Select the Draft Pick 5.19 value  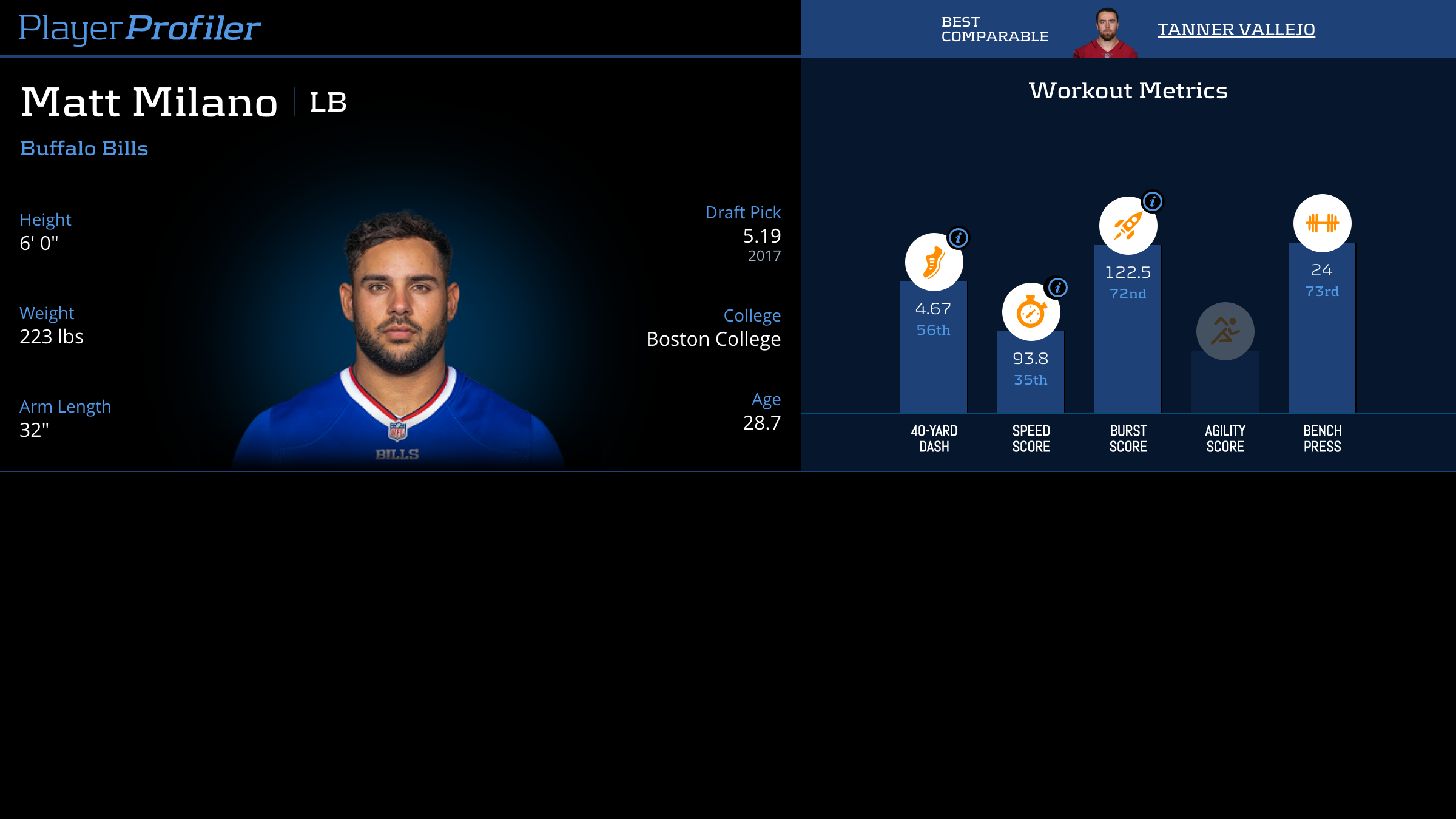tap(761, 237)
